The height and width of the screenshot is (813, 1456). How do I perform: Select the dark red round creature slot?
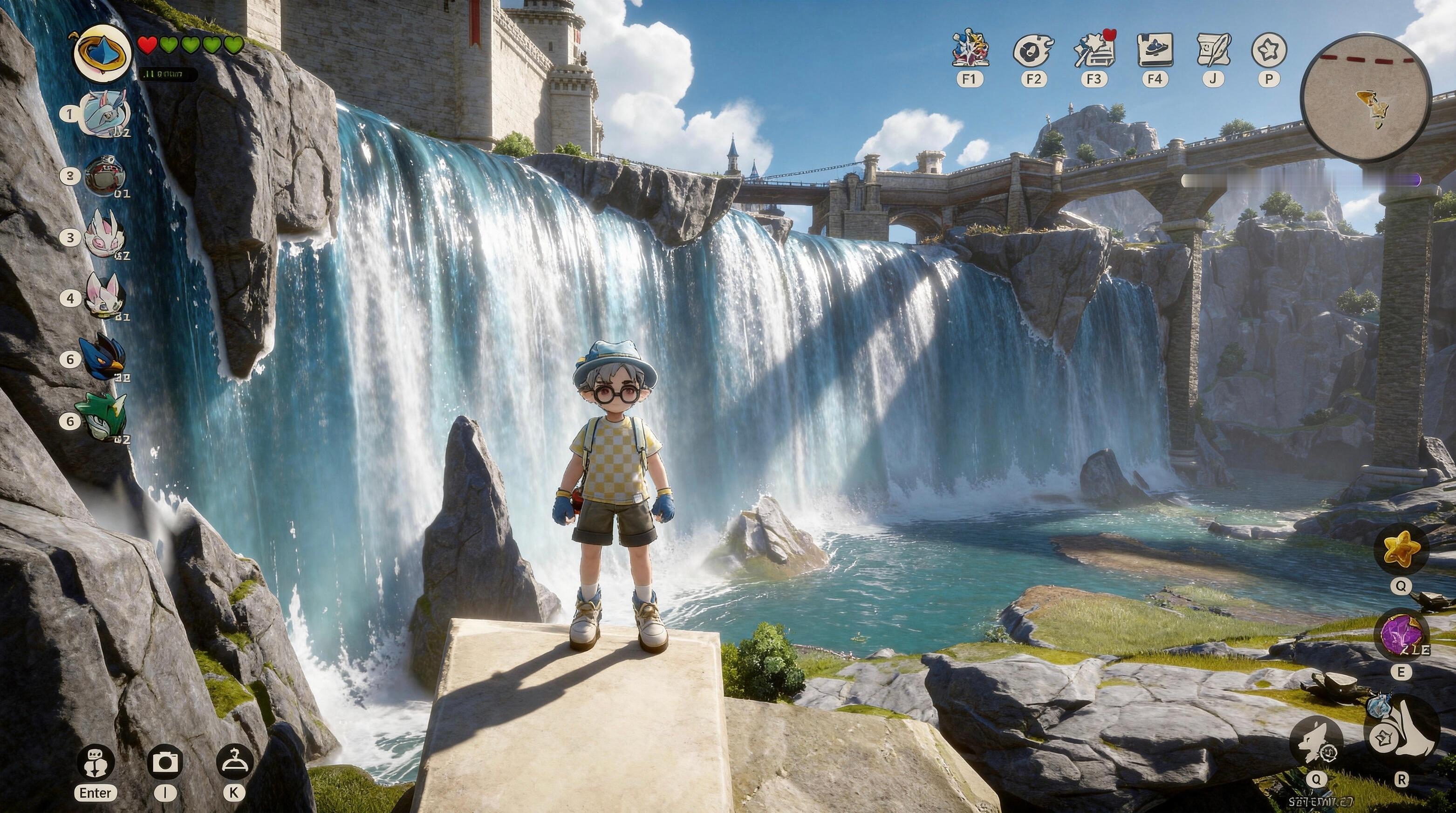click(104, 176)
